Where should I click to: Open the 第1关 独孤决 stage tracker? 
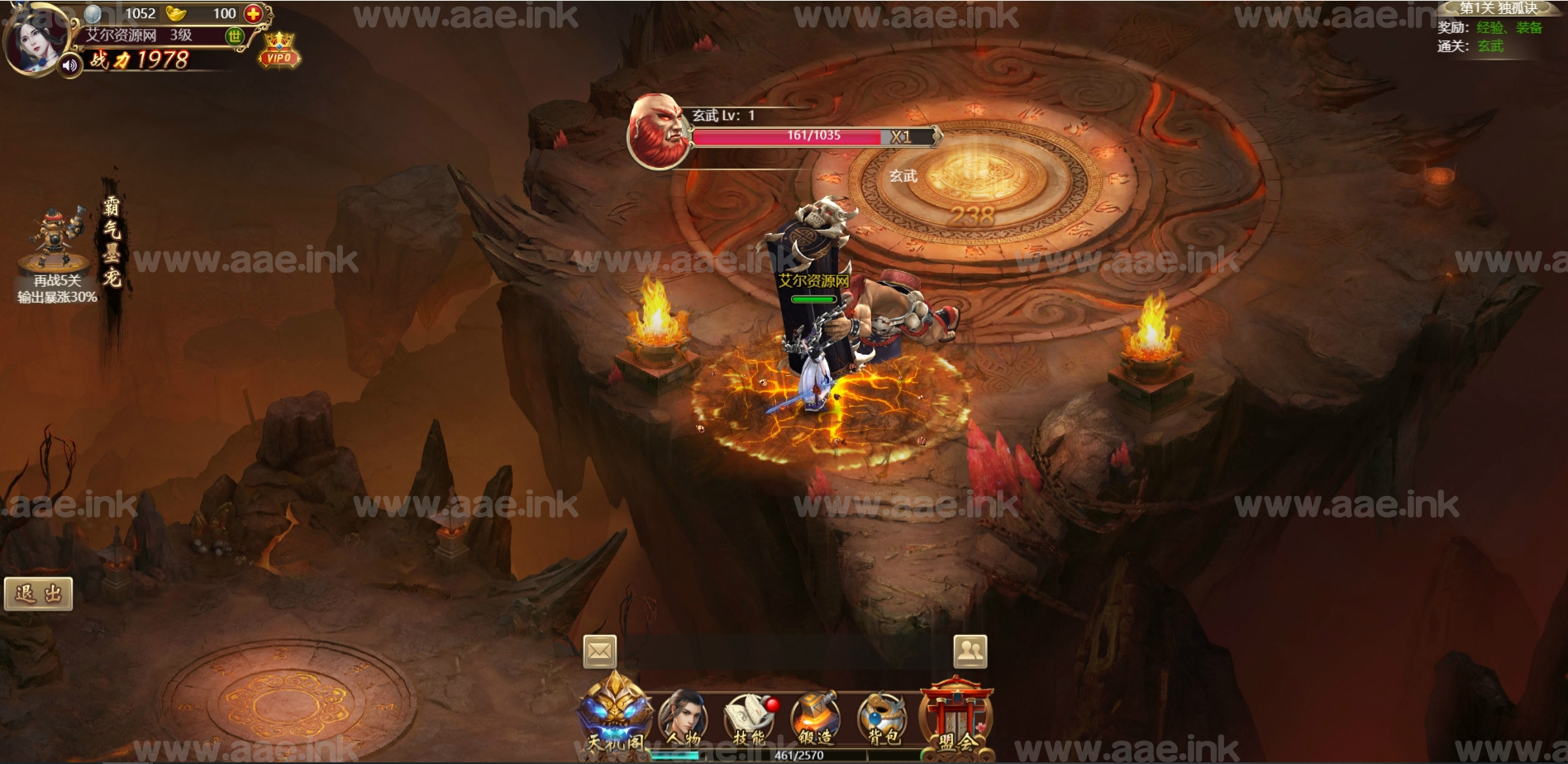[1498, 8]
